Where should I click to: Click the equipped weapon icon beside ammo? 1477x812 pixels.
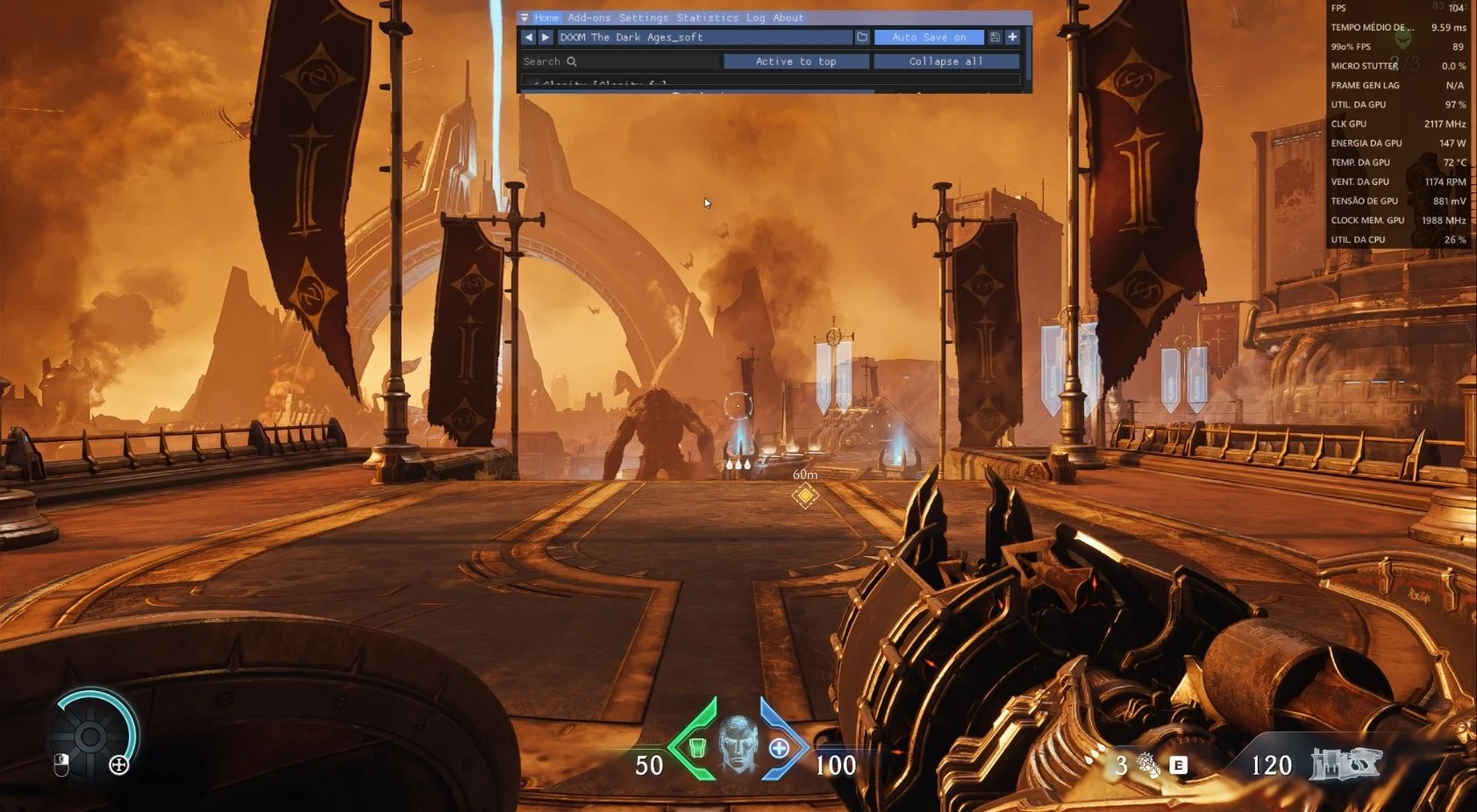[1345, 764]
